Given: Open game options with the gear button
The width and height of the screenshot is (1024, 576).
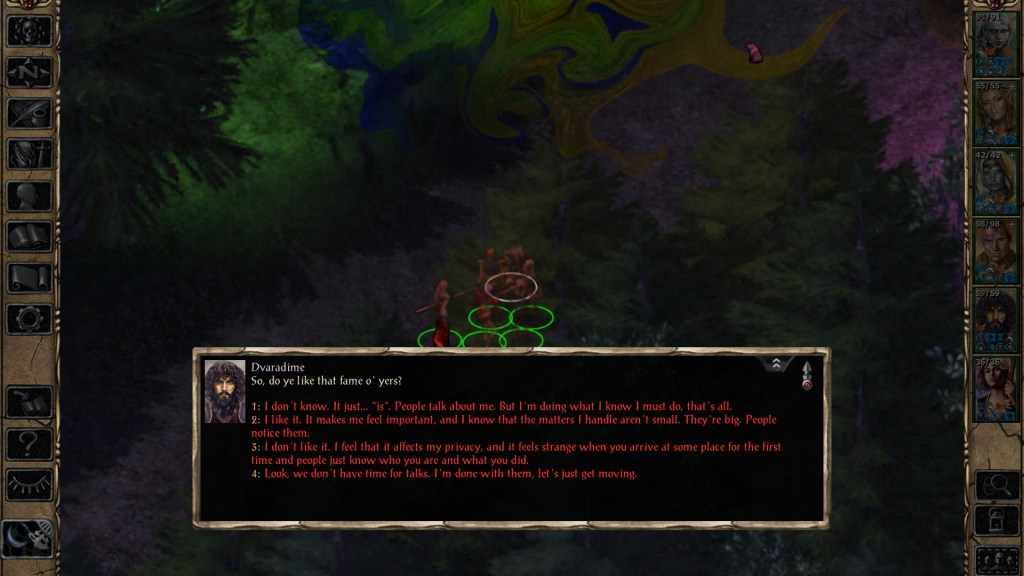Looking at the screenshot, I should (x=29, y=319).
